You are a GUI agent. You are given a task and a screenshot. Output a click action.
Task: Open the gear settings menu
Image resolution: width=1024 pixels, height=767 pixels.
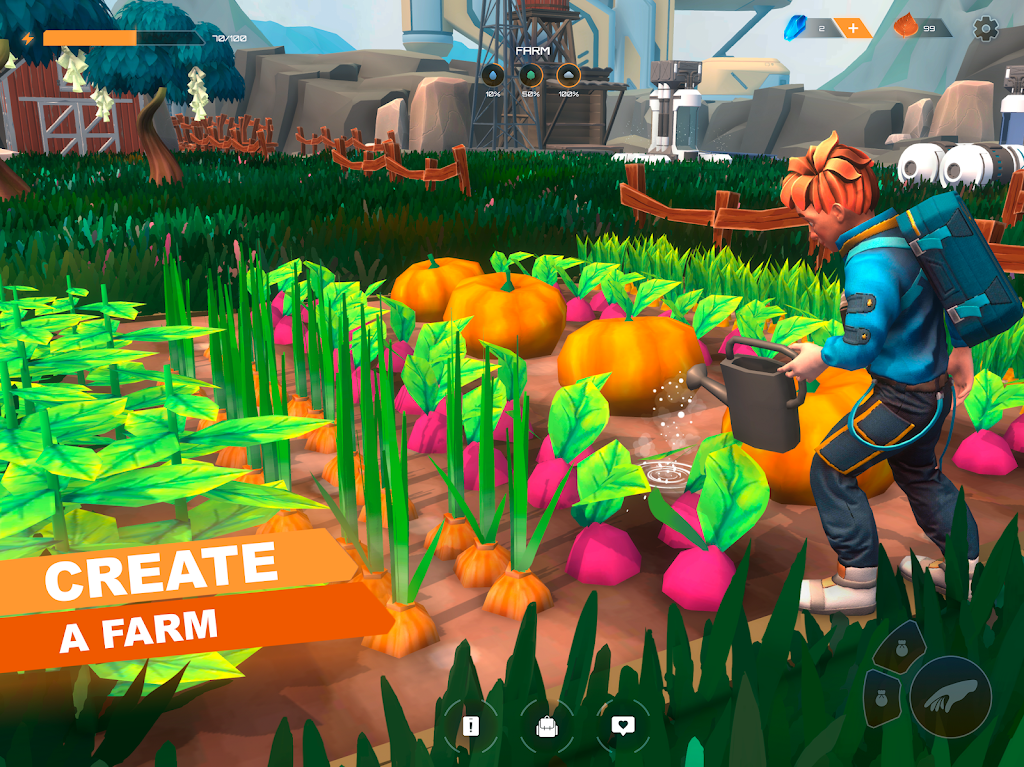[x=986, y=29]
